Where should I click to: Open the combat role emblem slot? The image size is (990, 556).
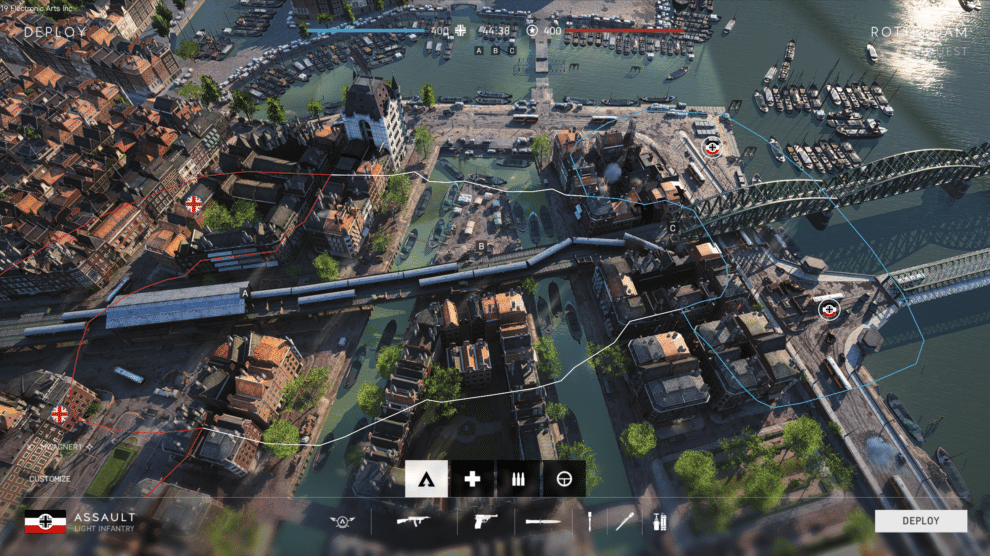[343, 521]
